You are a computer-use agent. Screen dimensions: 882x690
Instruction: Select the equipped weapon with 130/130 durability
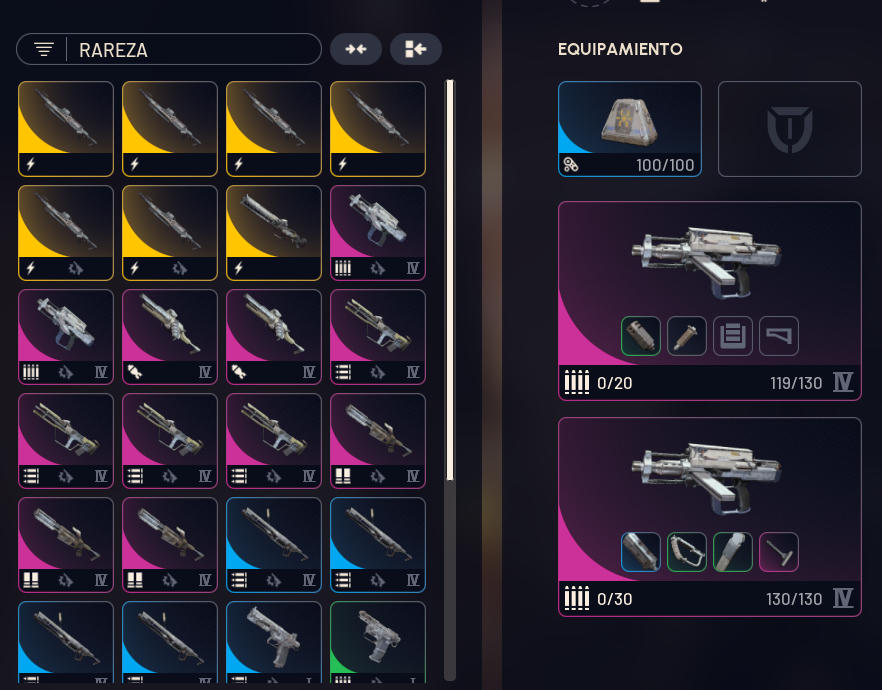click(x=709, y=516)
